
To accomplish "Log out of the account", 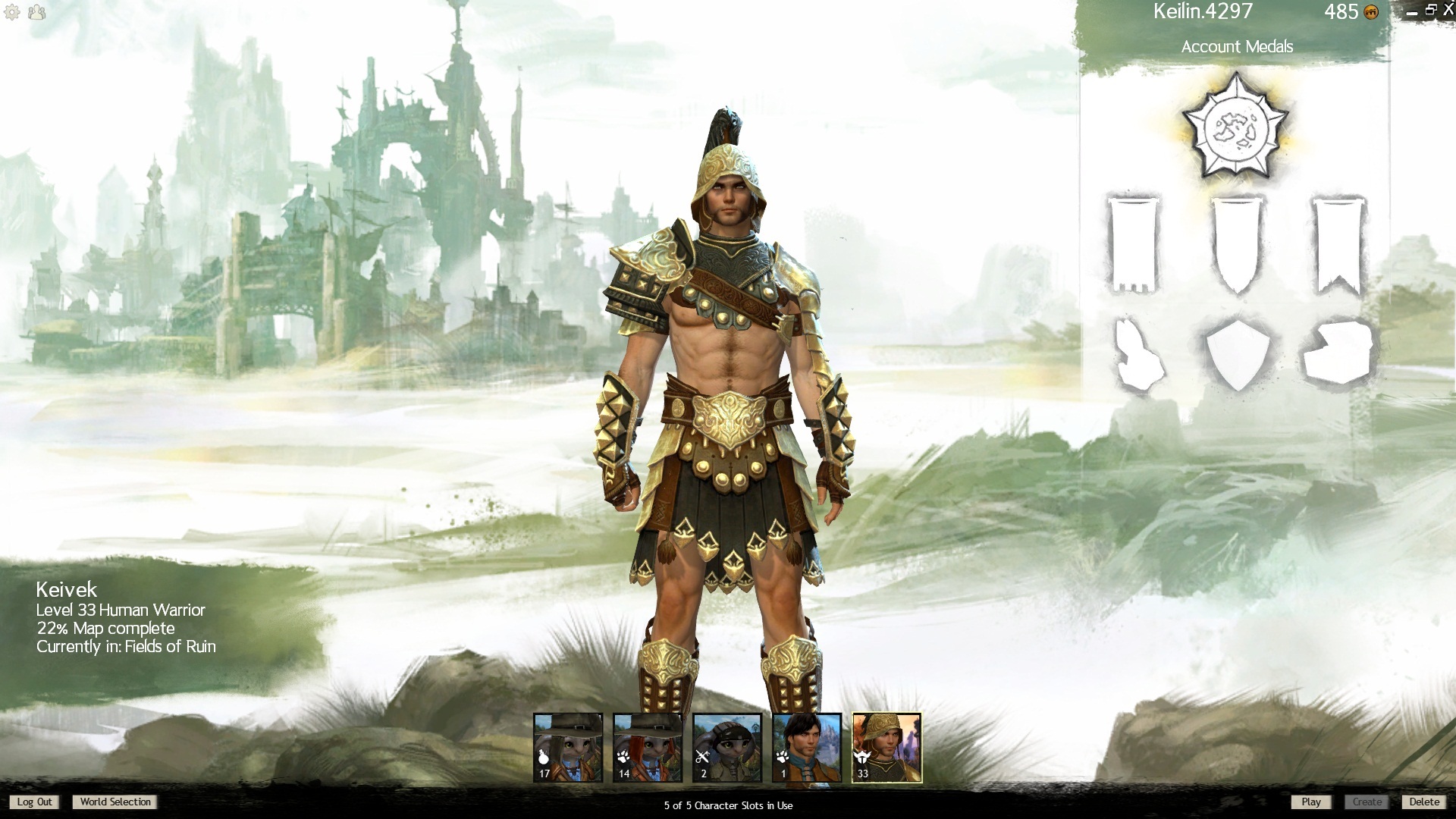I will tap(35, 802).
